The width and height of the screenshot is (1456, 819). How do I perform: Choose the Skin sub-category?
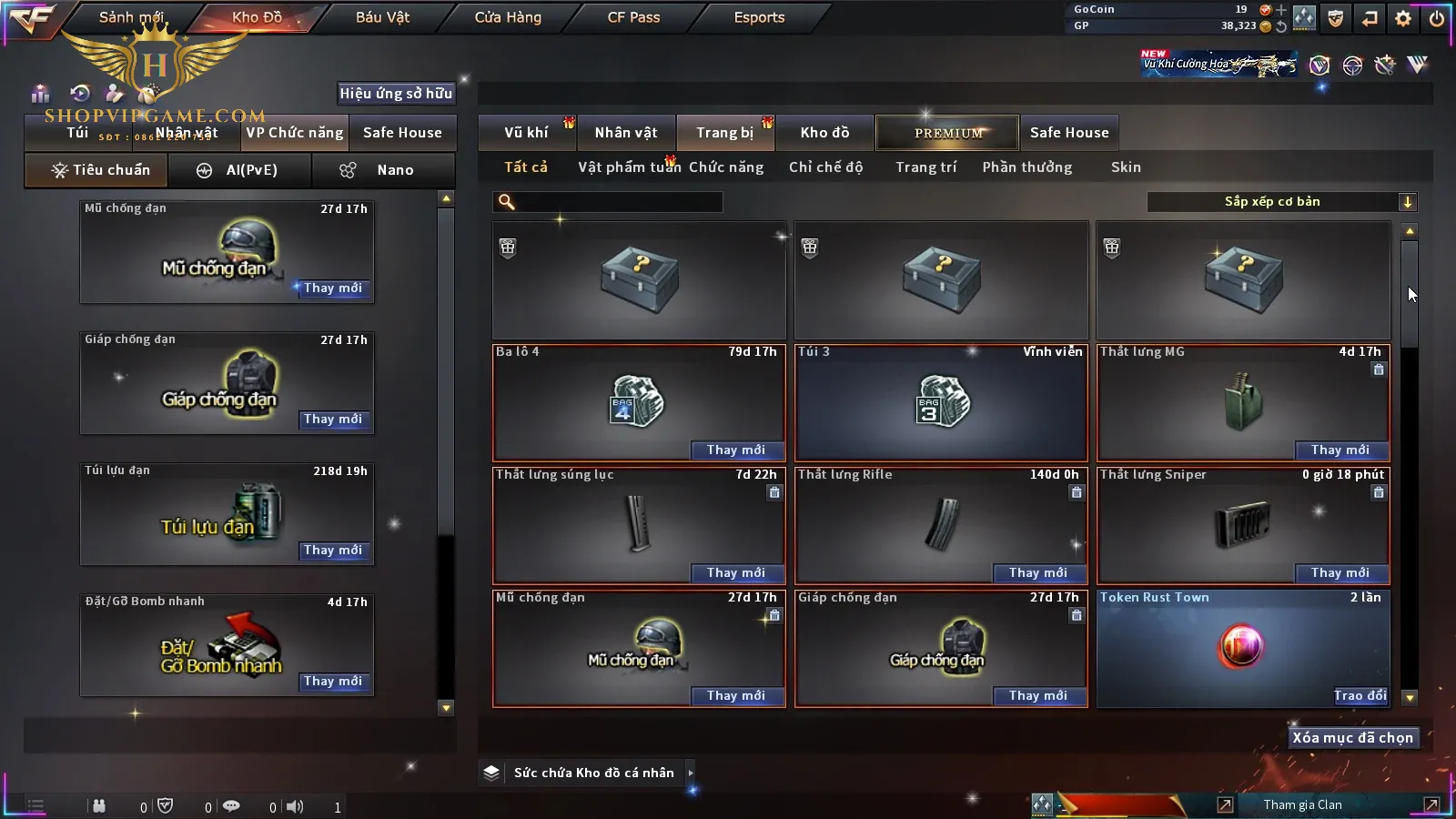point(1126,167)
